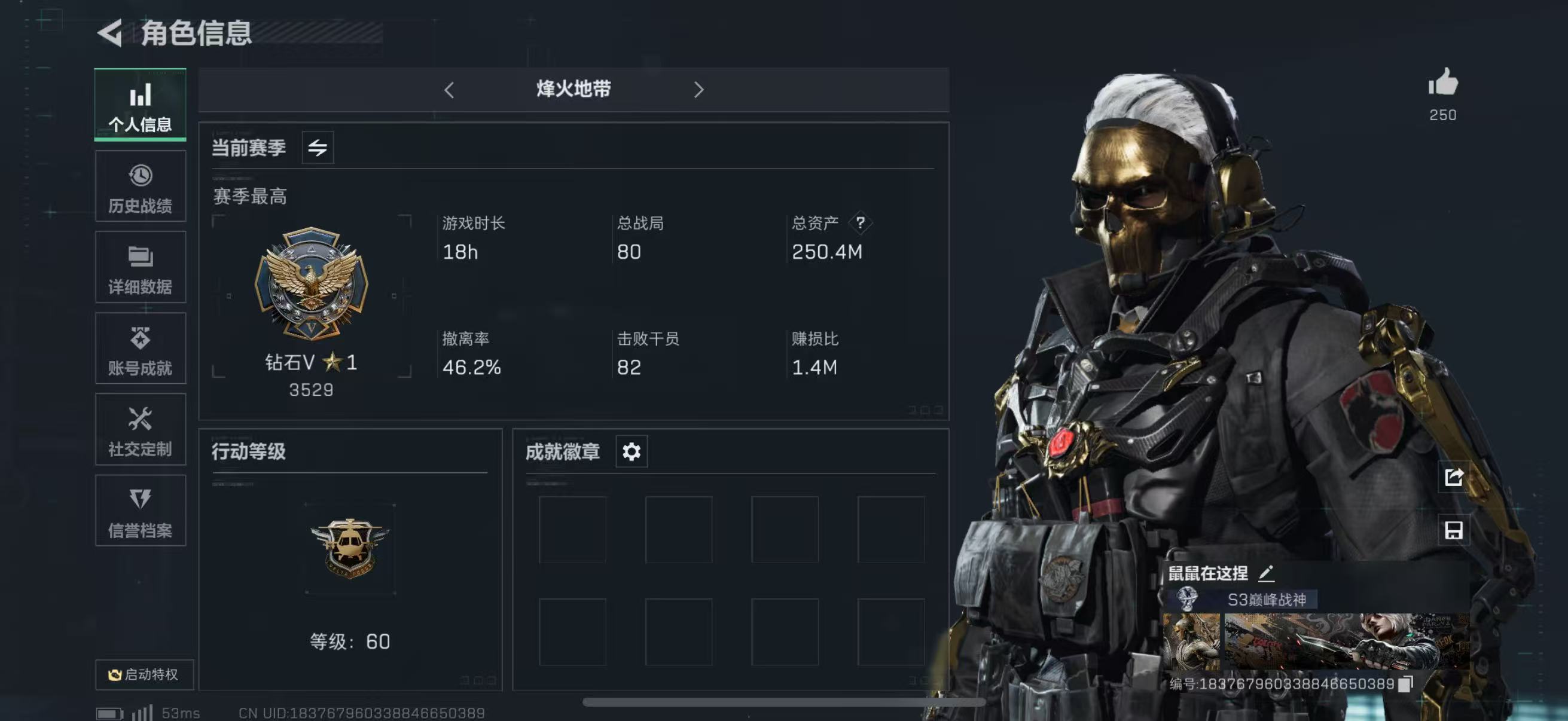This screenshot has height=721, width=1568.
Task: Share the character profile
Action: [x=1454, y=477]
